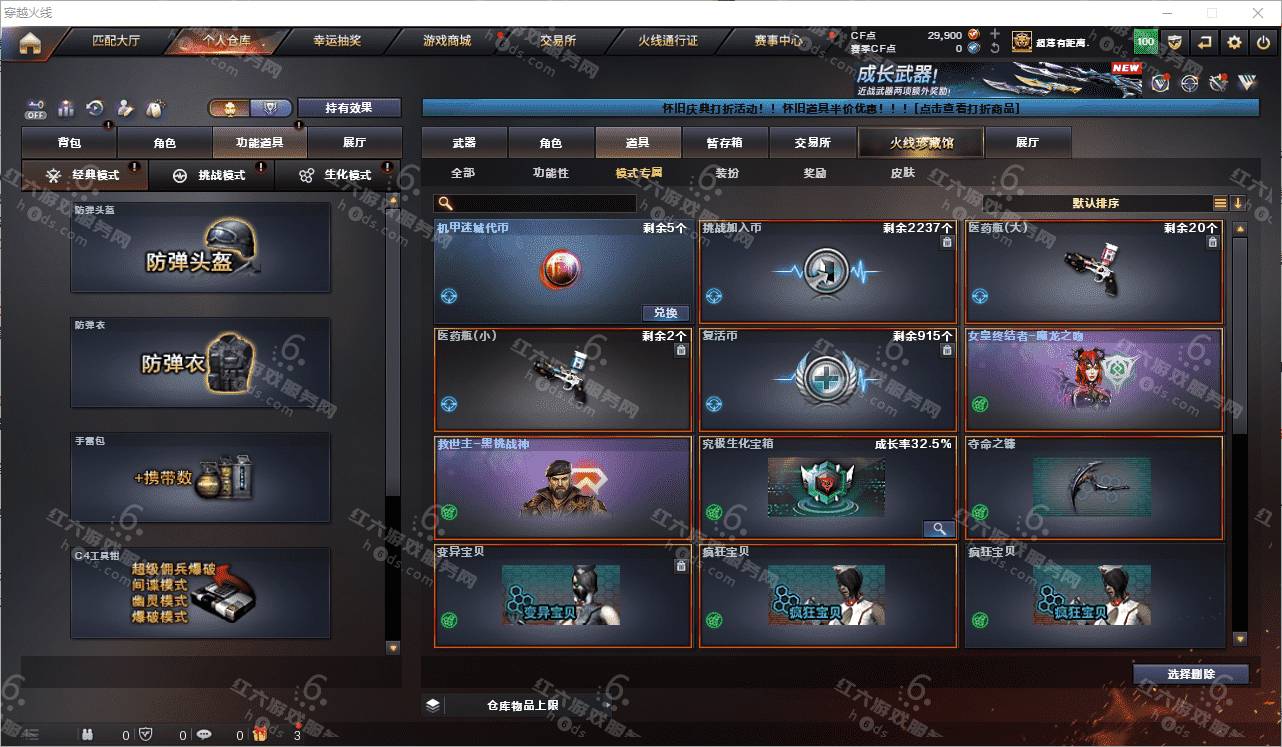Click the 选择删除 button

(x=1190, y=674)
